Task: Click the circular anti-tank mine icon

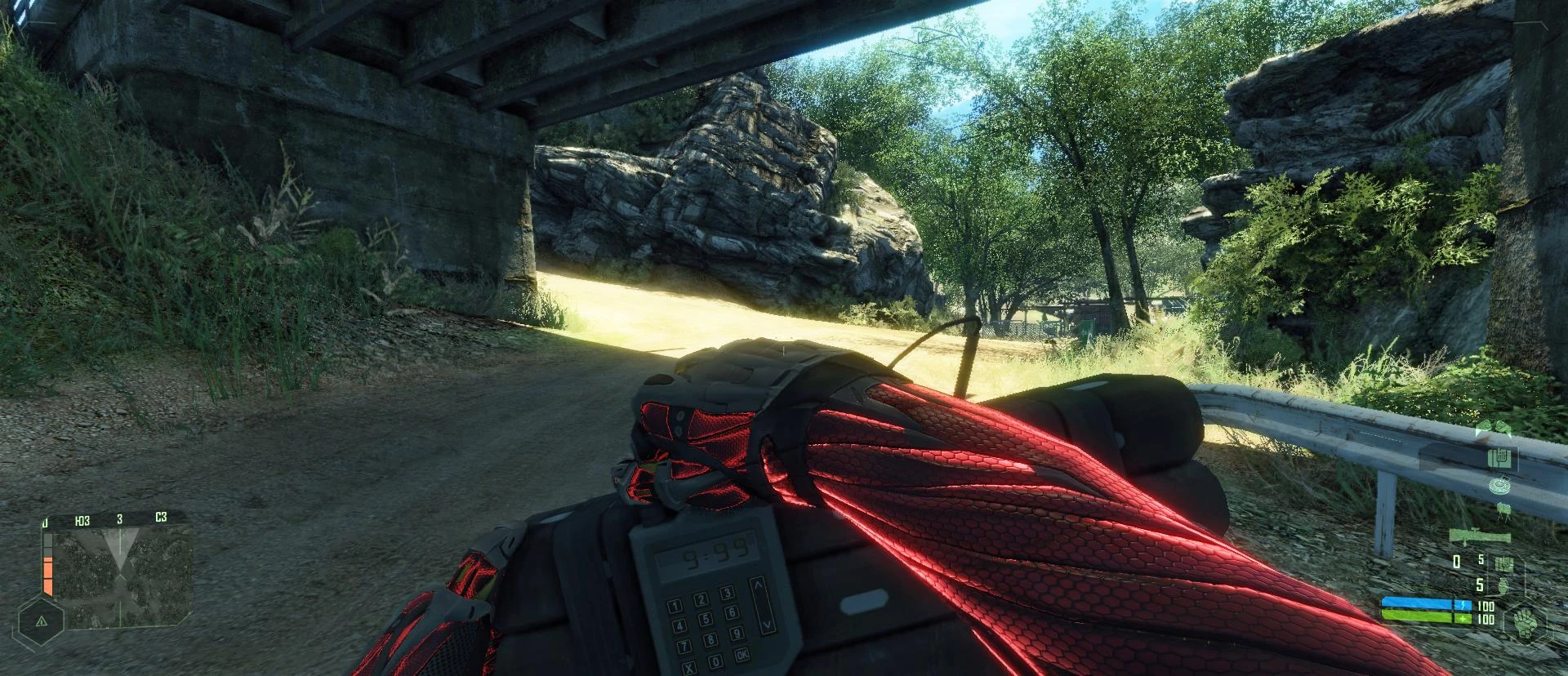Action: click(x=1499, y=485)
